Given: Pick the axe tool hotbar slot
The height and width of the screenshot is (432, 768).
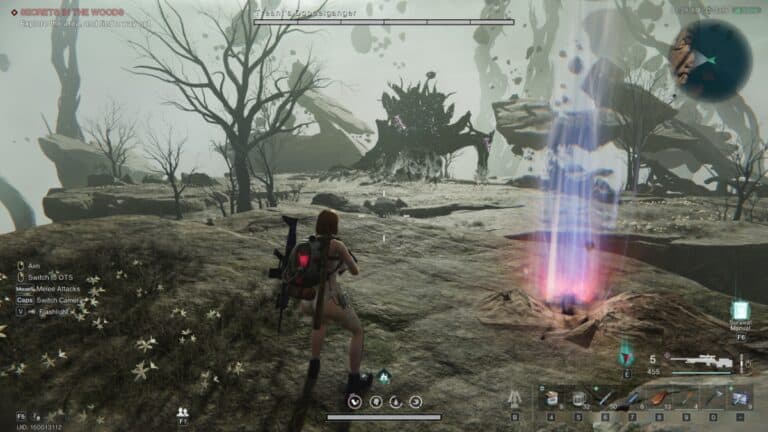Looking at the screenshot, I should [x=712, y=399].
